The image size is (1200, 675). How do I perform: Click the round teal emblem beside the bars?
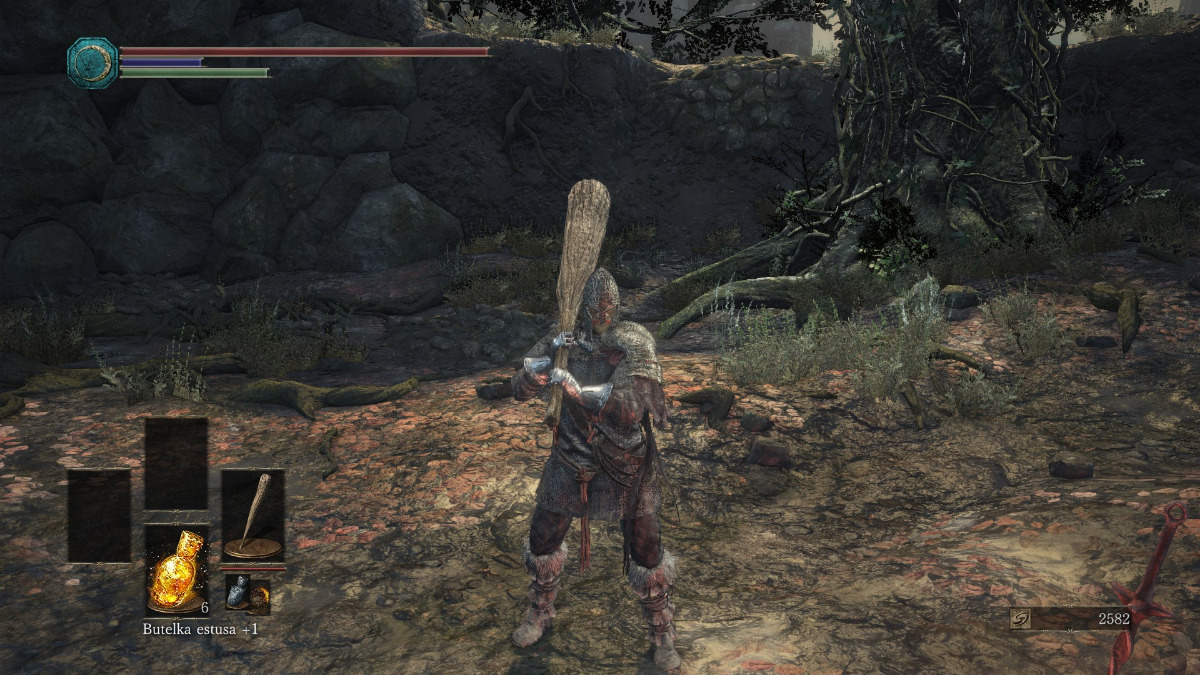tap(92, 62)
